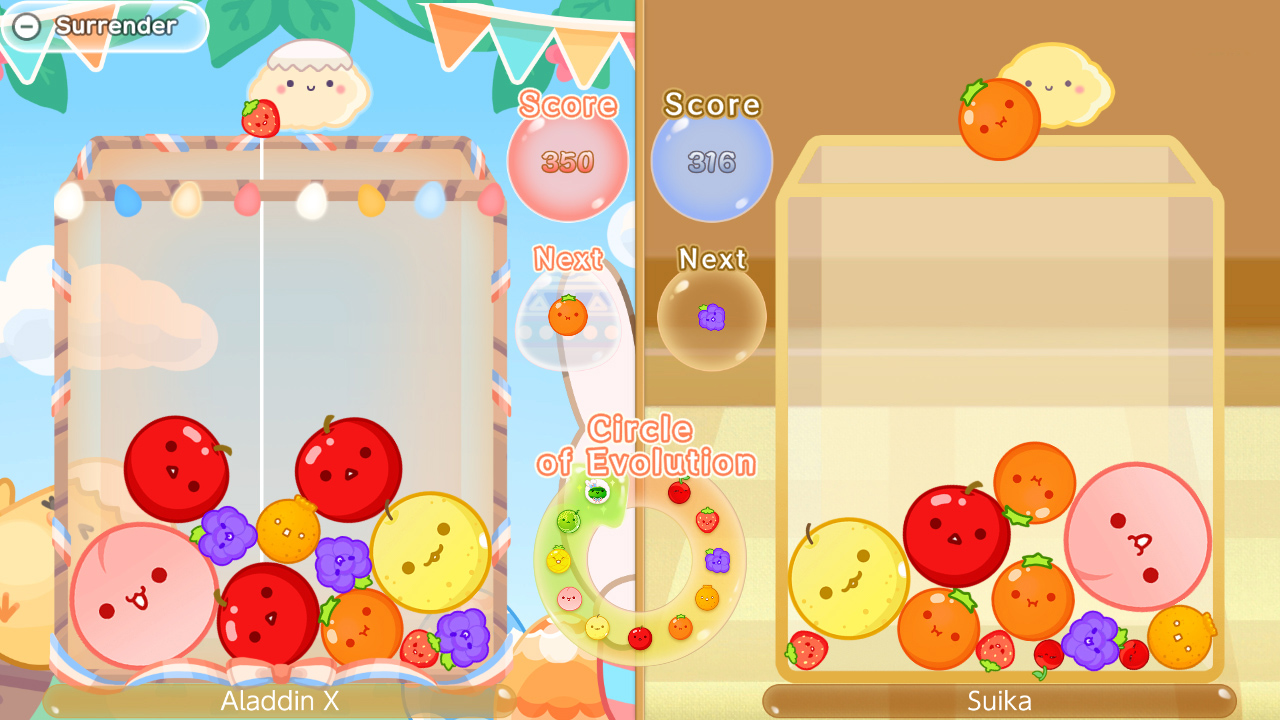Select the cherry icon in the Circle of Evolution
The height and width of the screenshot is (720, 1280).
(x=678, y=491)
